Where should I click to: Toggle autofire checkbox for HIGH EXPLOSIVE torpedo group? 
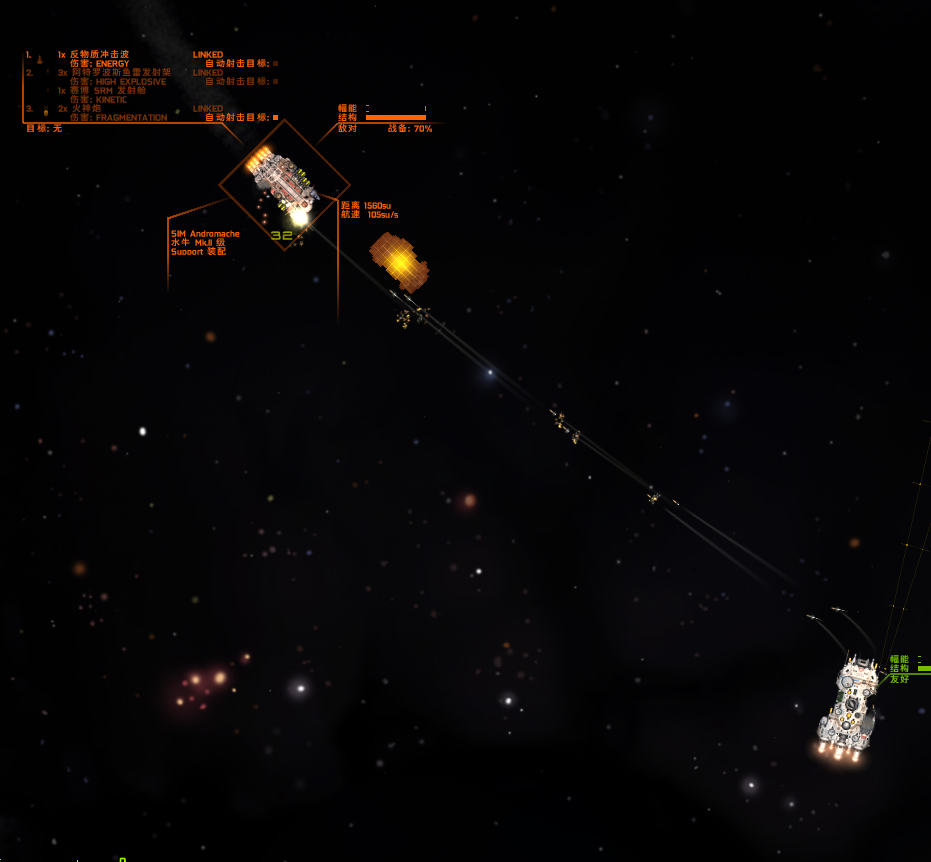pos(275,81)
